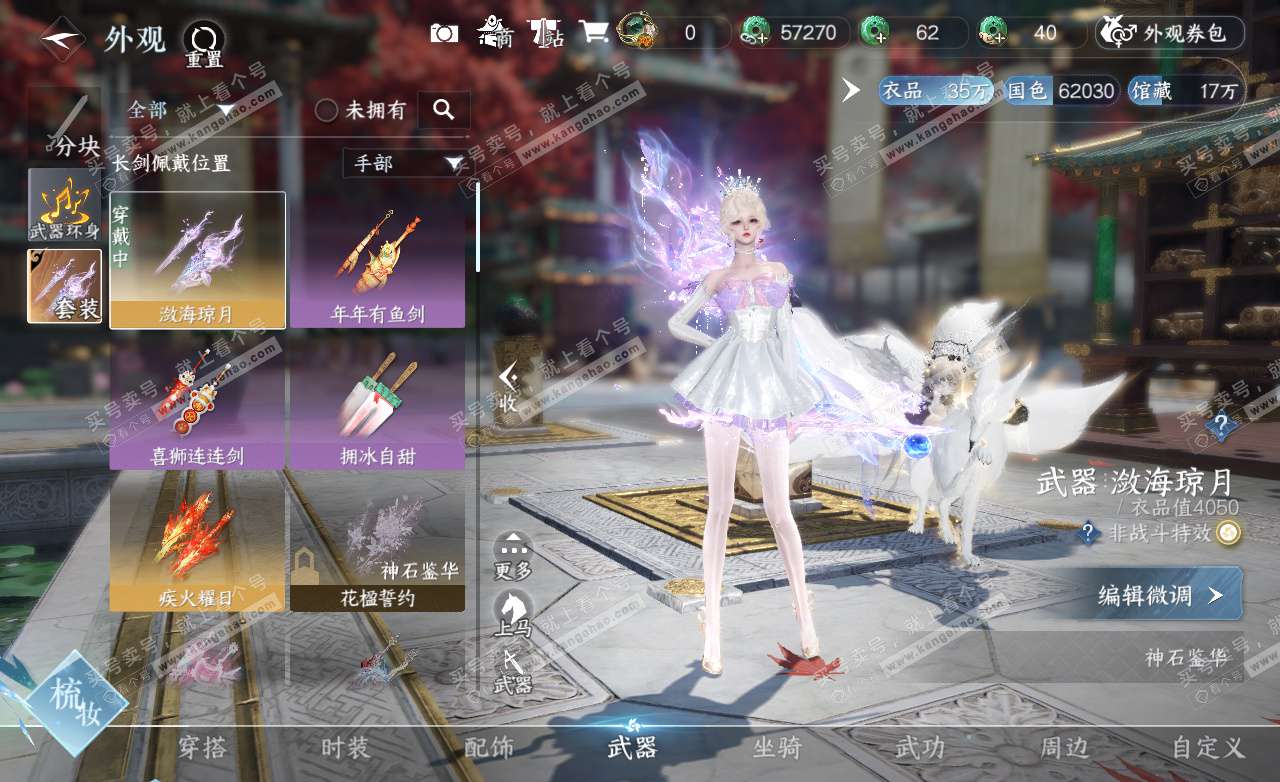Open the 外观券包 coupon bag
The width and height of the screenshot is (1280, 782).
(x=1170, y=33)
